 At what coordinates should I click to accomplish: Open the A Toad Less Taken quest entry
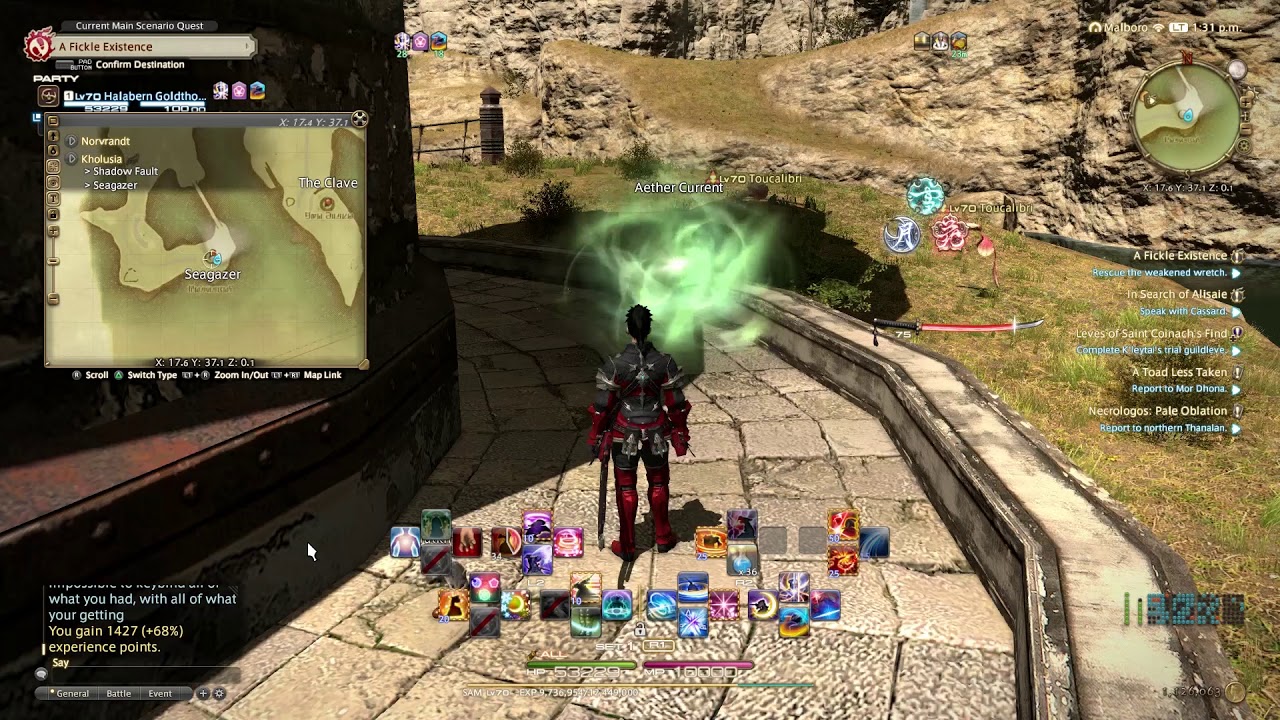(1179, 372)
